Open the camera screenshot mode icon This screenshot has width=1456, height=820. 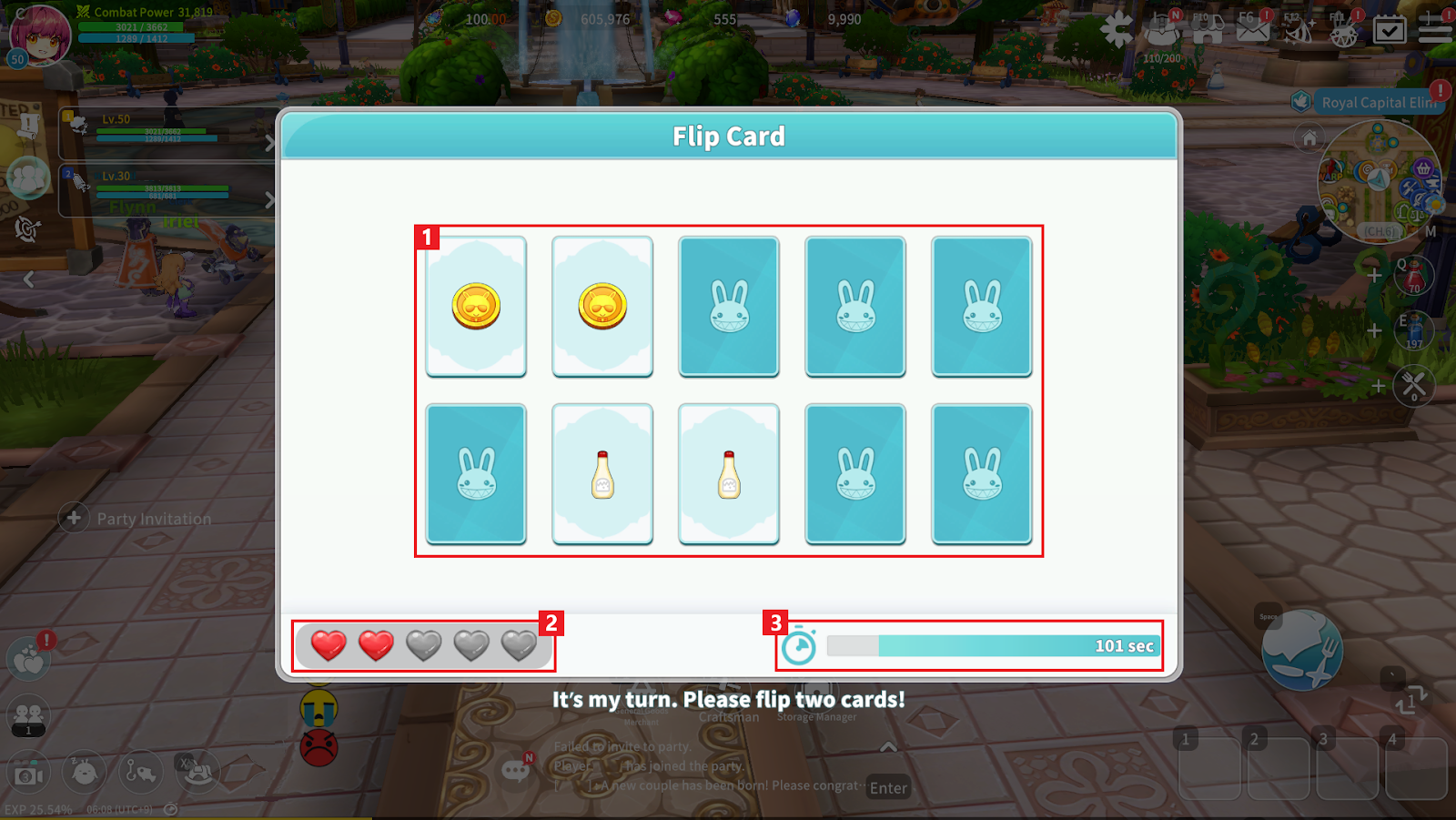tap(28, 774)
